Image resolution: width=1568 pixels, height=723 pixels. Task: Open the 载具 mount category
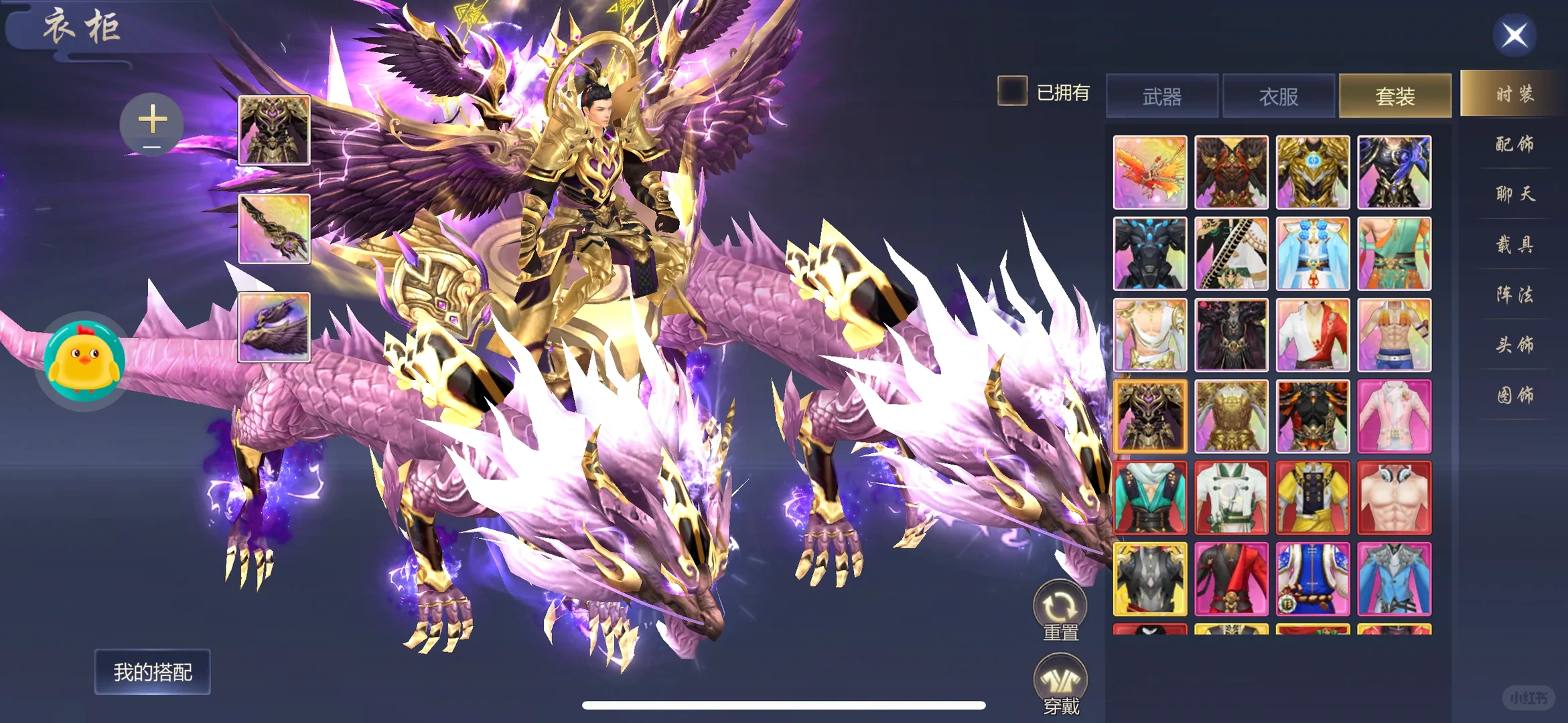point(1514,244)
